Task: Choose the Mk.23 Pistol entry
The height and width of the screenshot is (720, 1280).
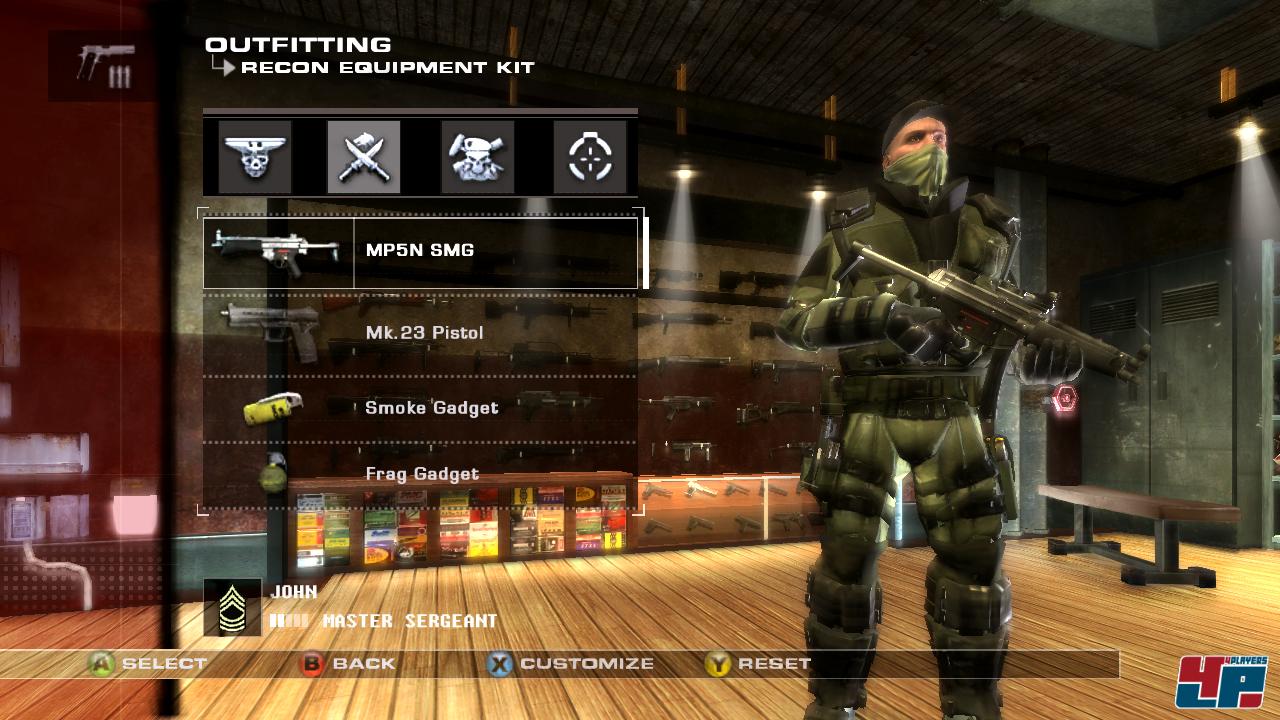Action: coord(420,333)
